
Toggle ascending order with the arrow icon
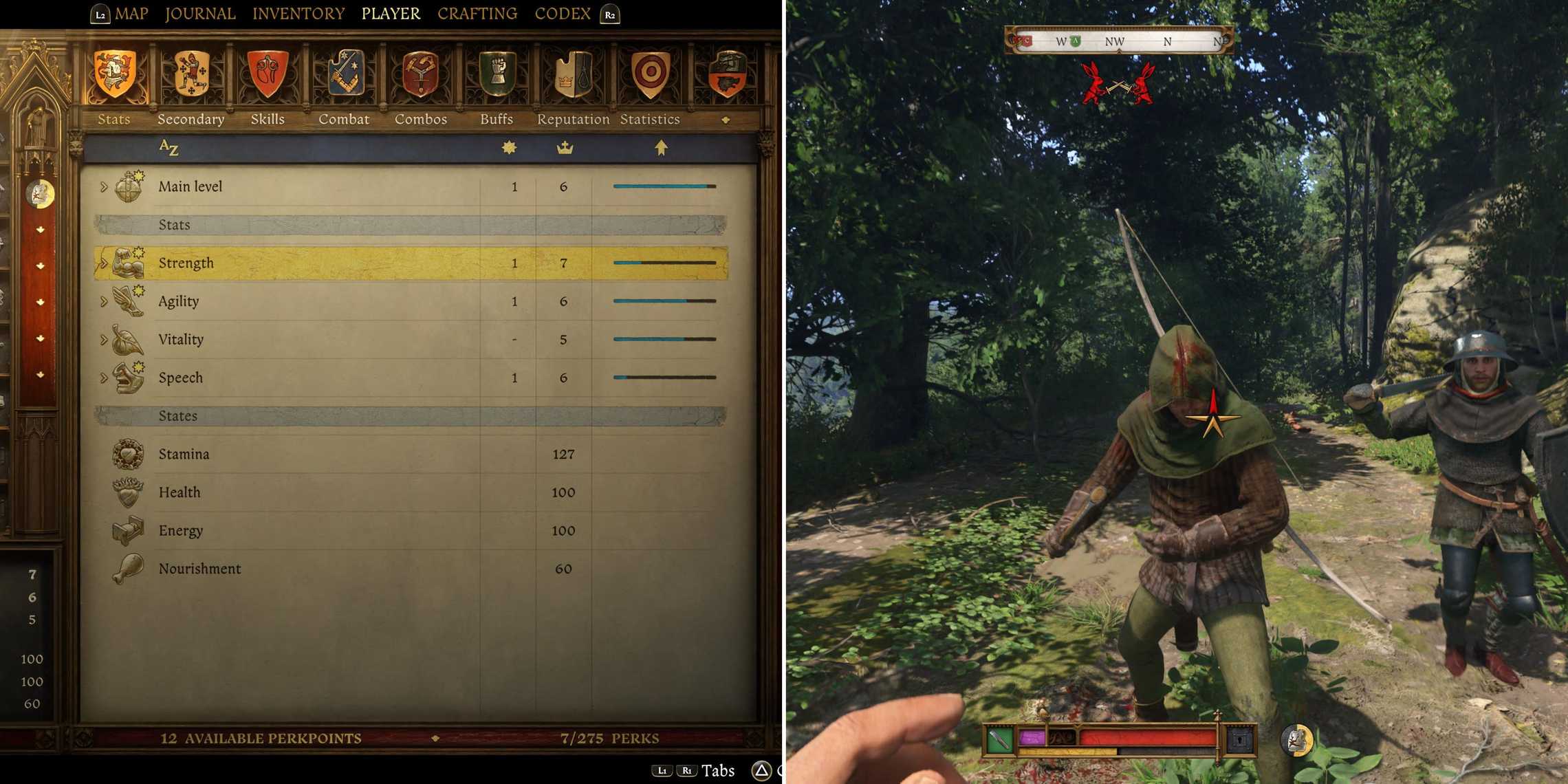[x=659, y=147]
